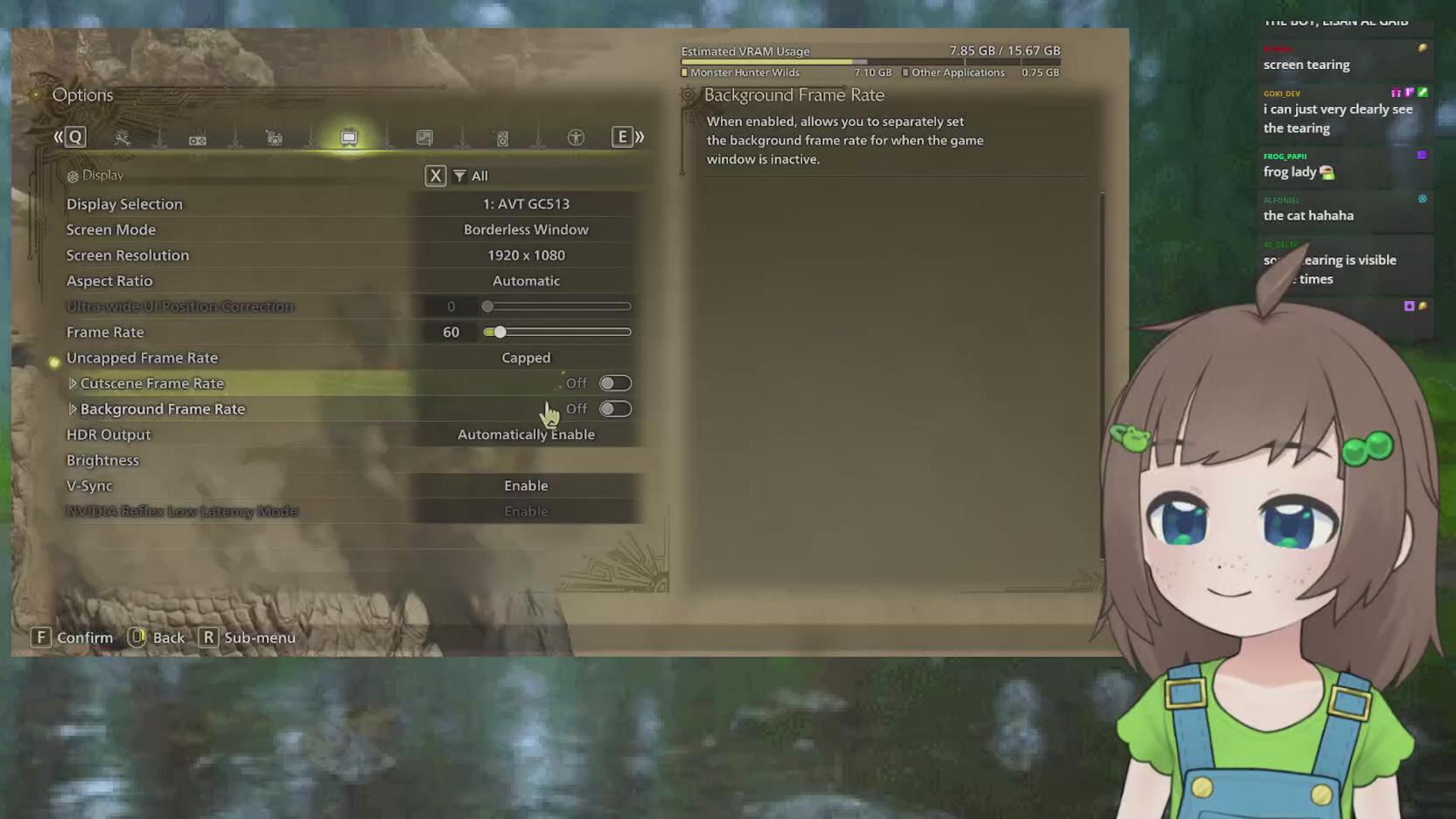The image size is (1456, 819).
Task: Open the Graphics settings picture icon
Action: coord(425,138)
